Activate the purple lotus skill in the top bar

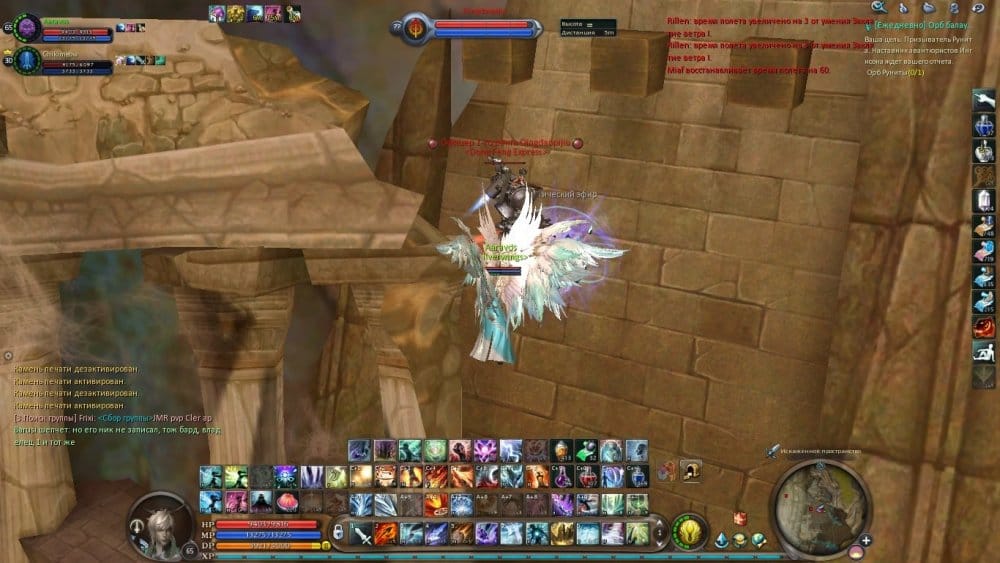(x=486, y=450)
